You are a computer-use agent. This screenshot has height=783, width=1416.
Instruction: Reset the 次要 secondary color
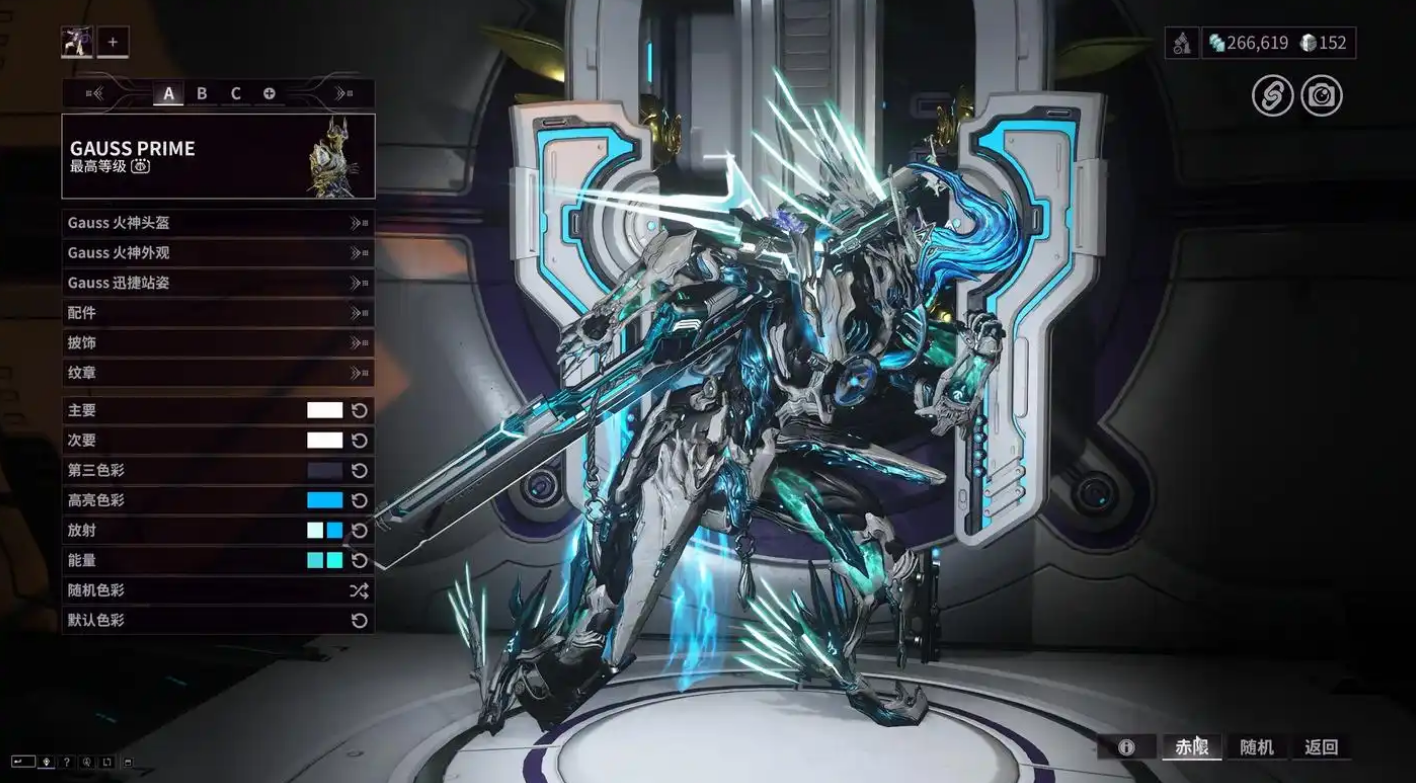pos(360,440)
